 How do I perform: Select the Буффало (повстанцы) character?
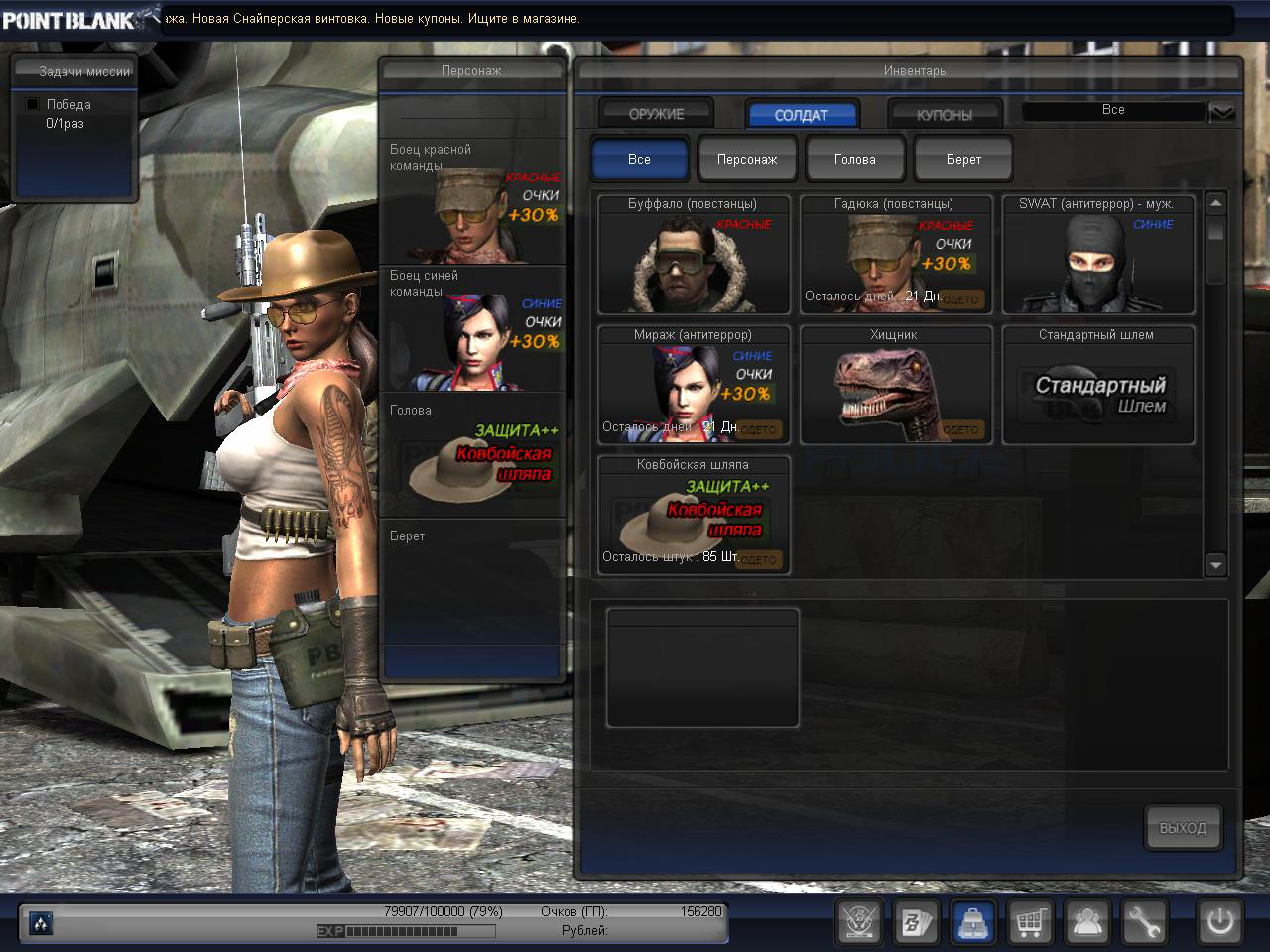click(694, 255)
